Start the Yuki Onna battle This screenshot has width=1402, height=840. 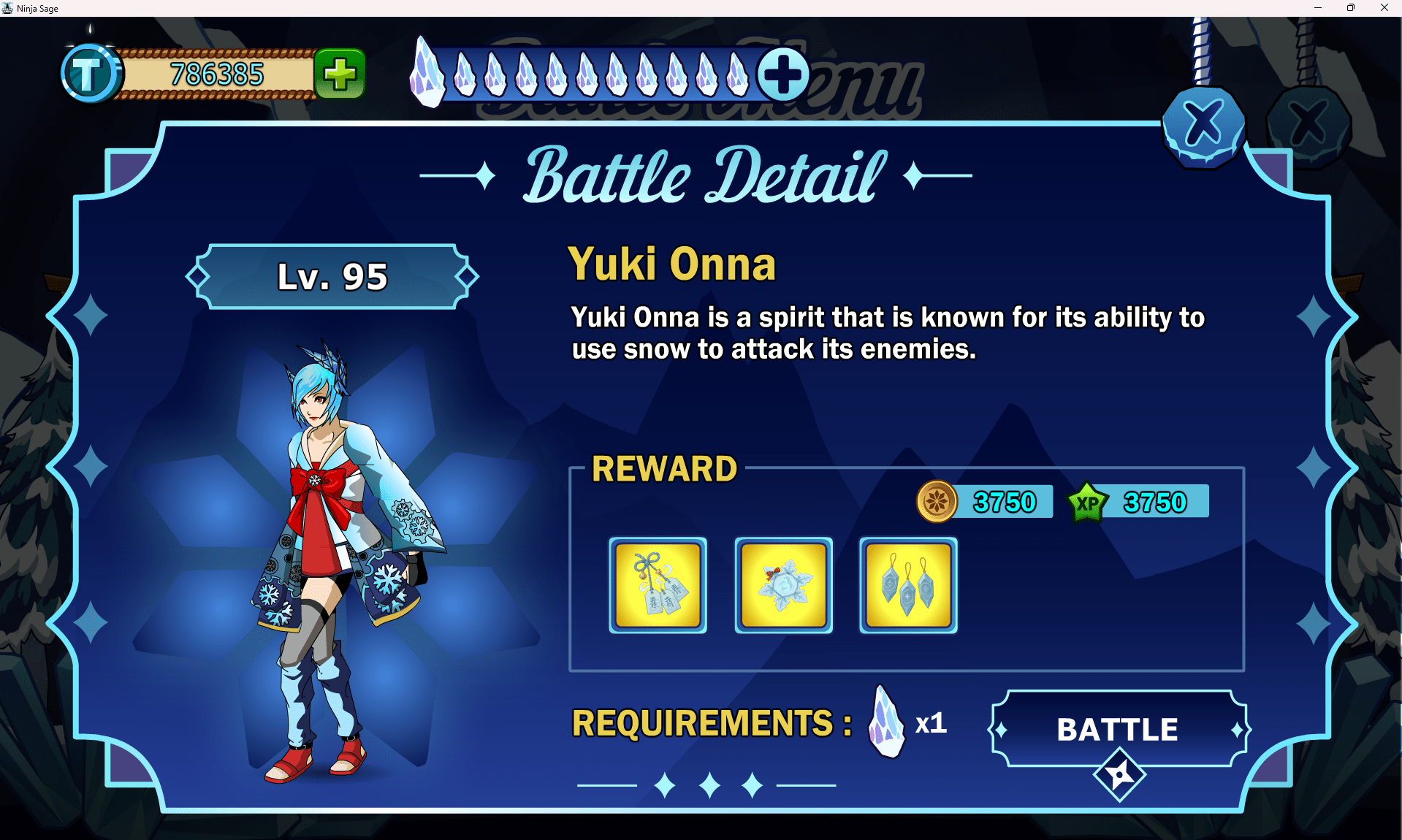(x=1118, y=729)
